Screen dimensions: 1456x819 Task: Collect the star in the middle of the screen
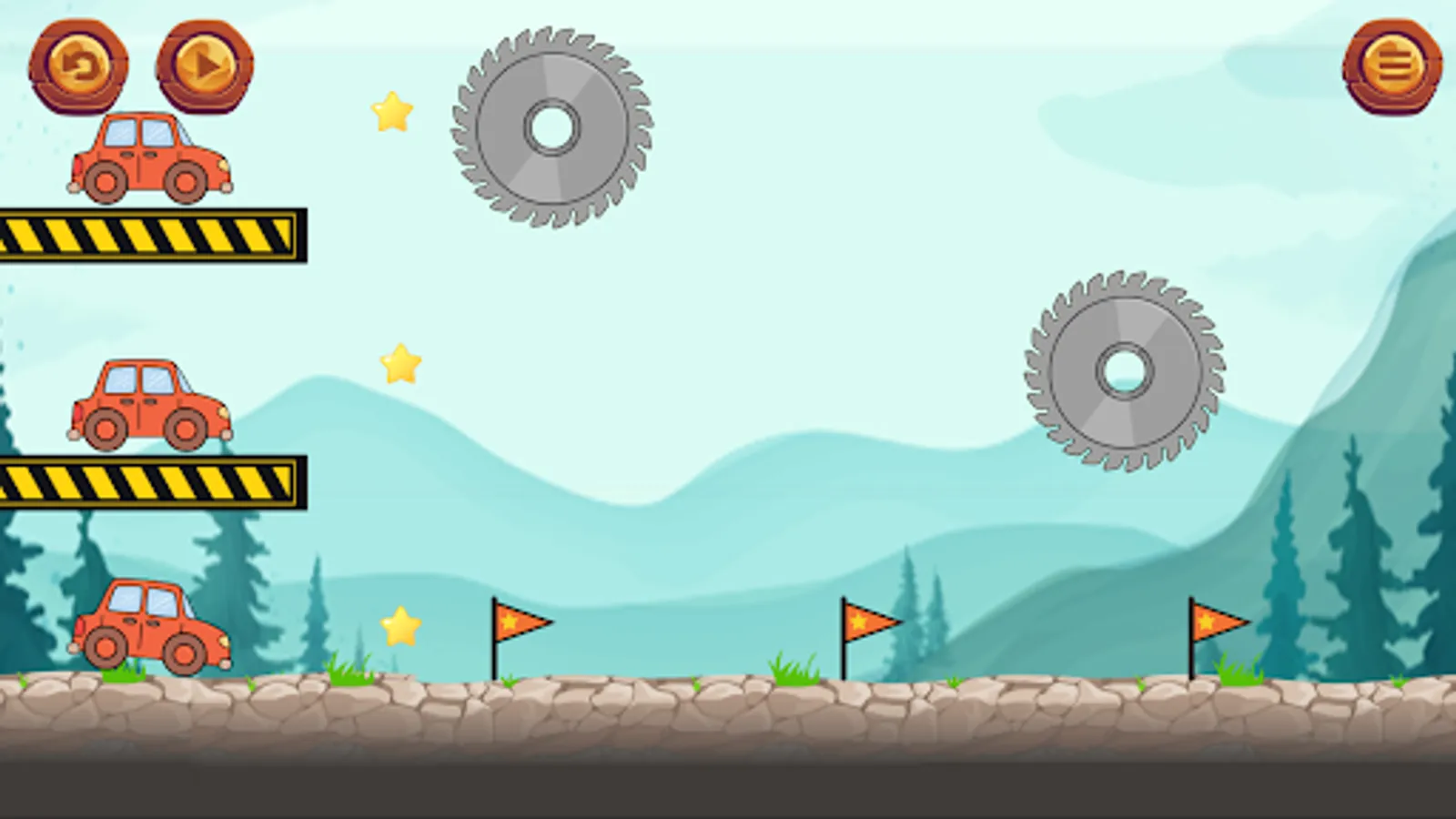[x=399, y=364]
